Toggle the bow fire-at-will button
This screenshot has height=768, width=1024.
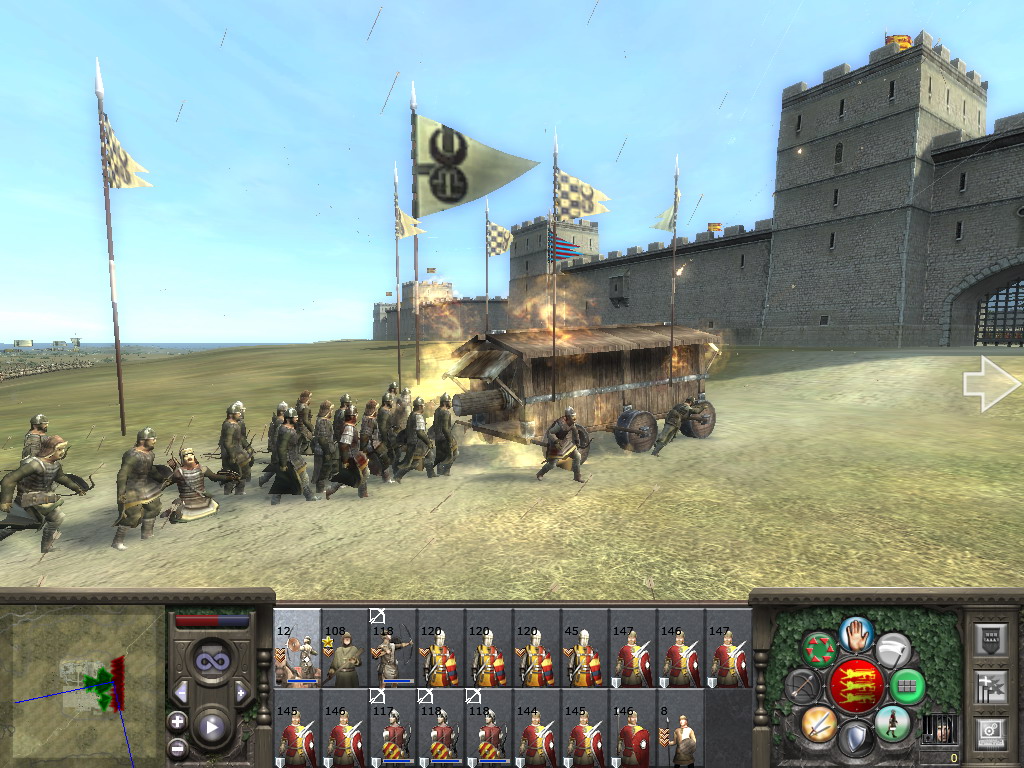[801, 686]
